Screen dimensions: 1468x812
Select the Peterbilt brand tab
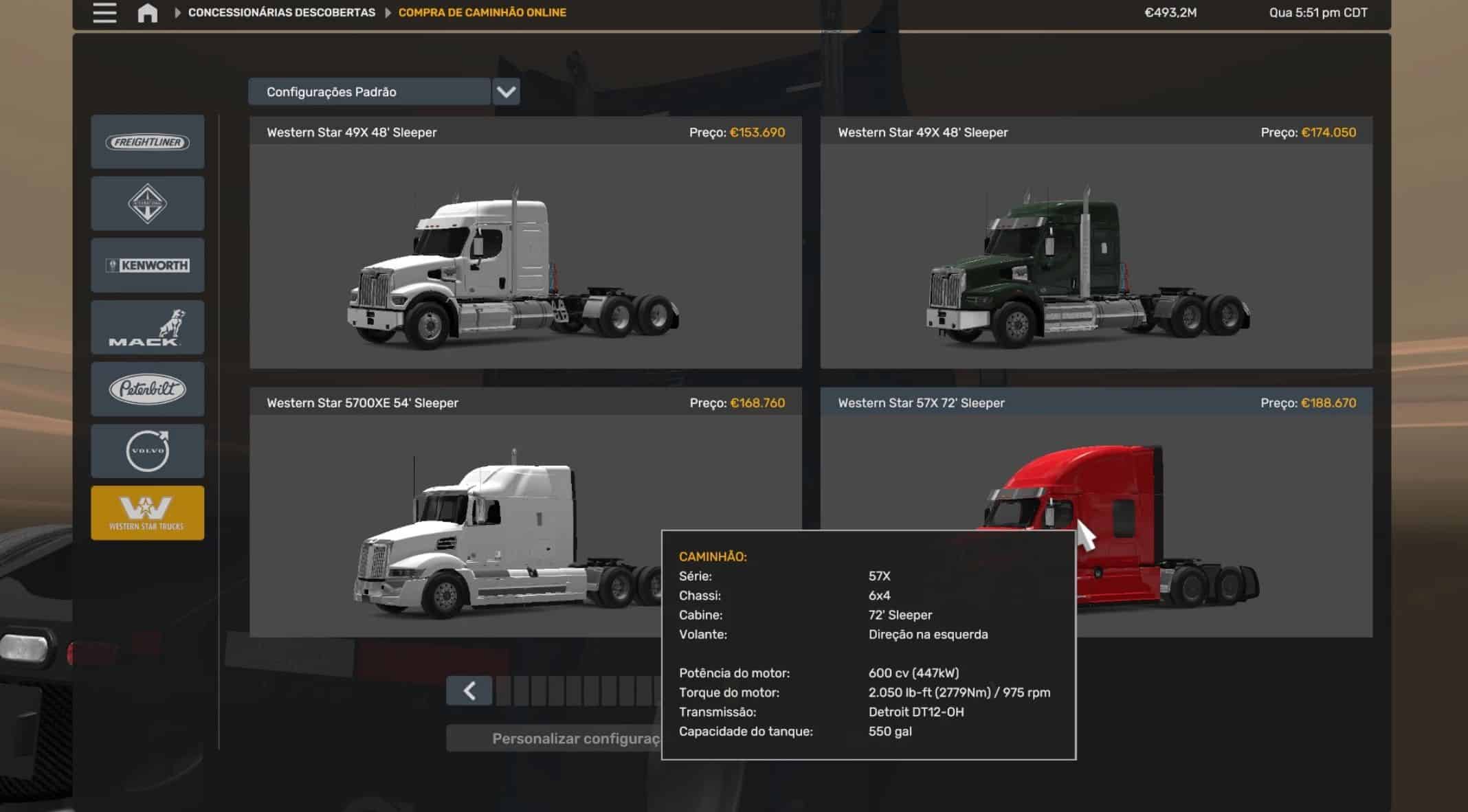148,389
